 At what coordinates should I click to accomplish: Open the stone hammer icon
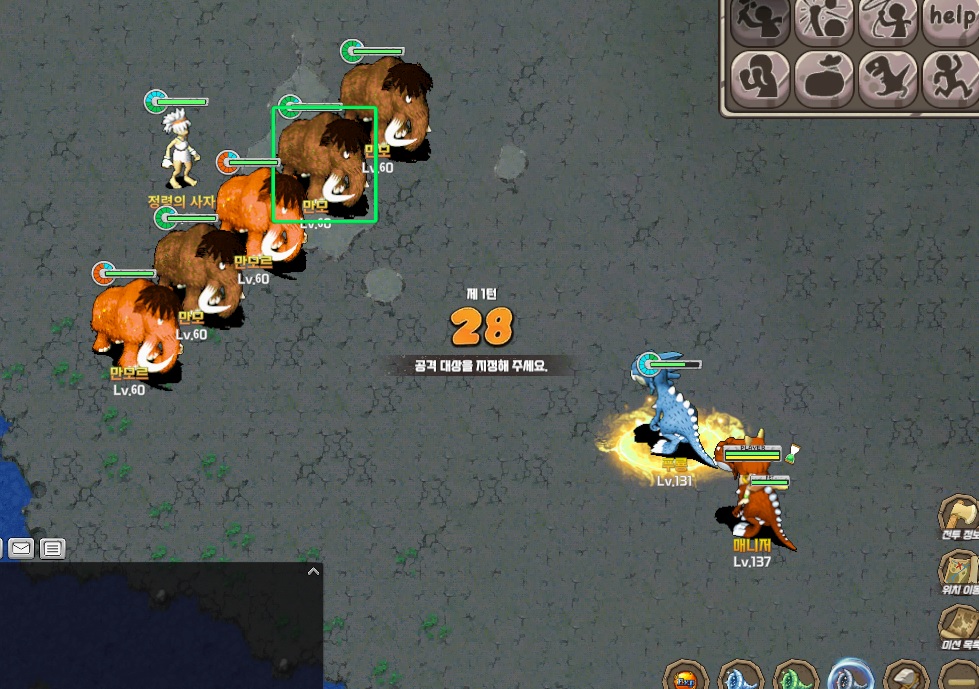[x=906, y=677]
